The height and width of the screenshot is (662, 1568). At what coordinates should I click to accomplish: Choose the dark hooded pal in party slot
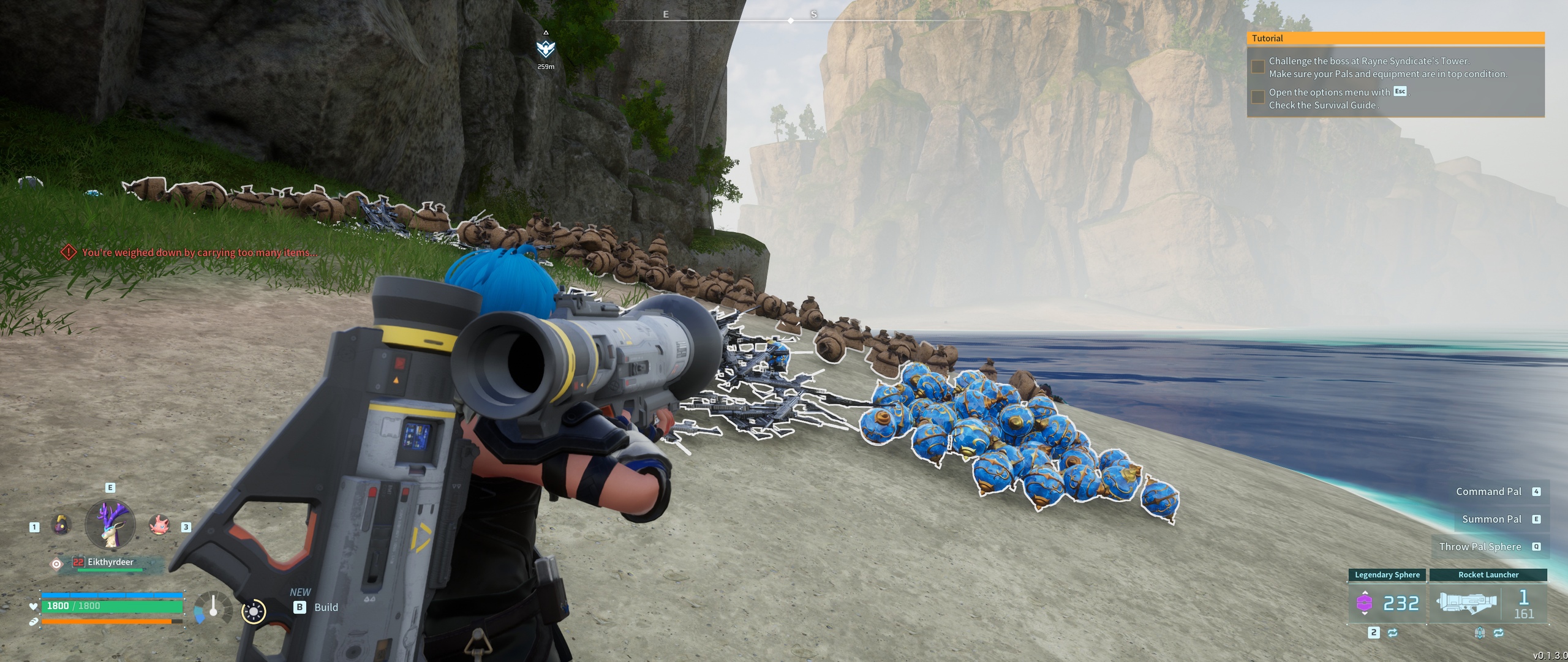tap(61, 525)
